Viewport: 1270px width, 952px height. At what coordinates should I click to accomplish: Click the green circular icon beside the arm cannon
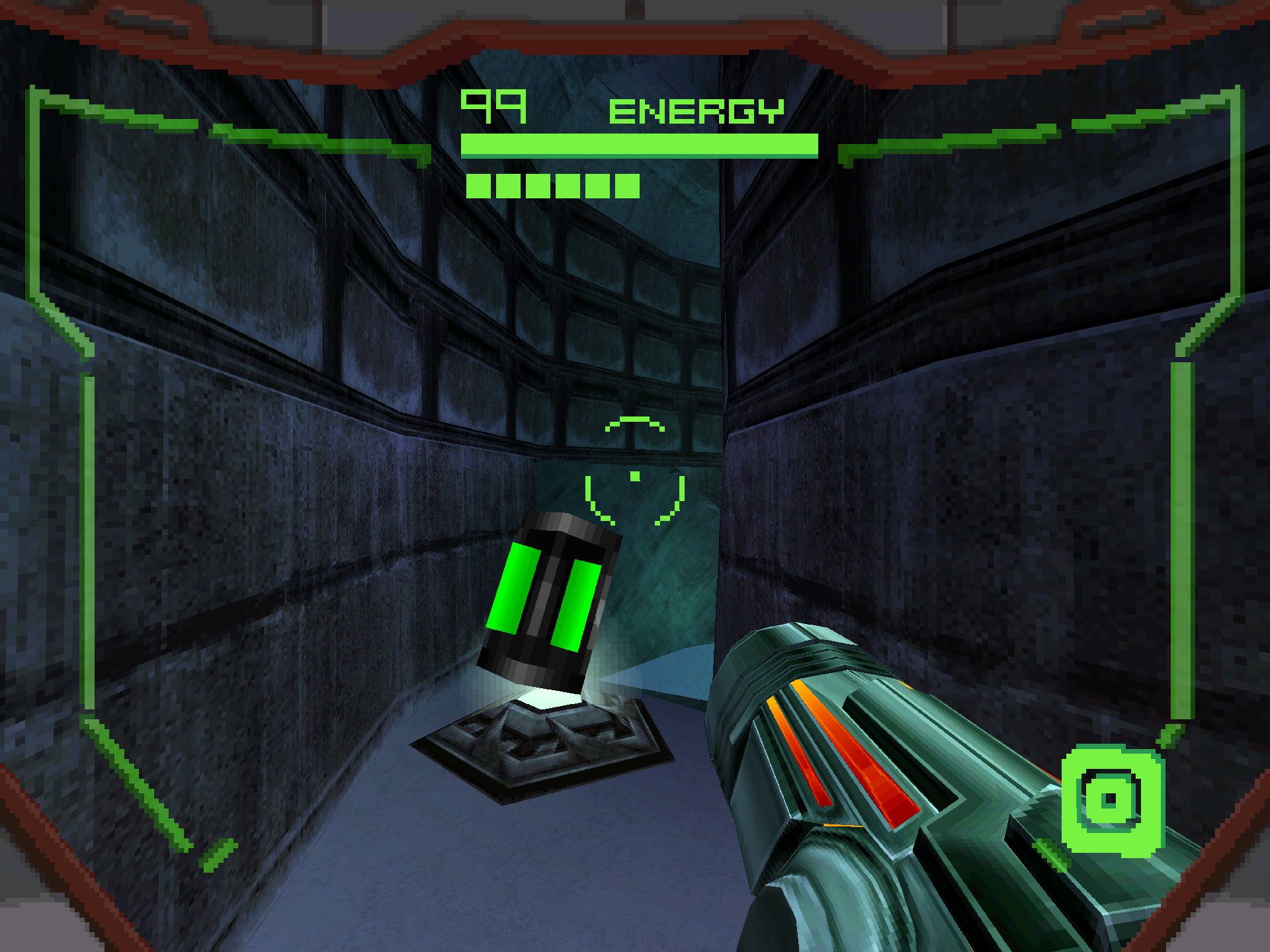pyautogui.click(x=1112, y=800)
